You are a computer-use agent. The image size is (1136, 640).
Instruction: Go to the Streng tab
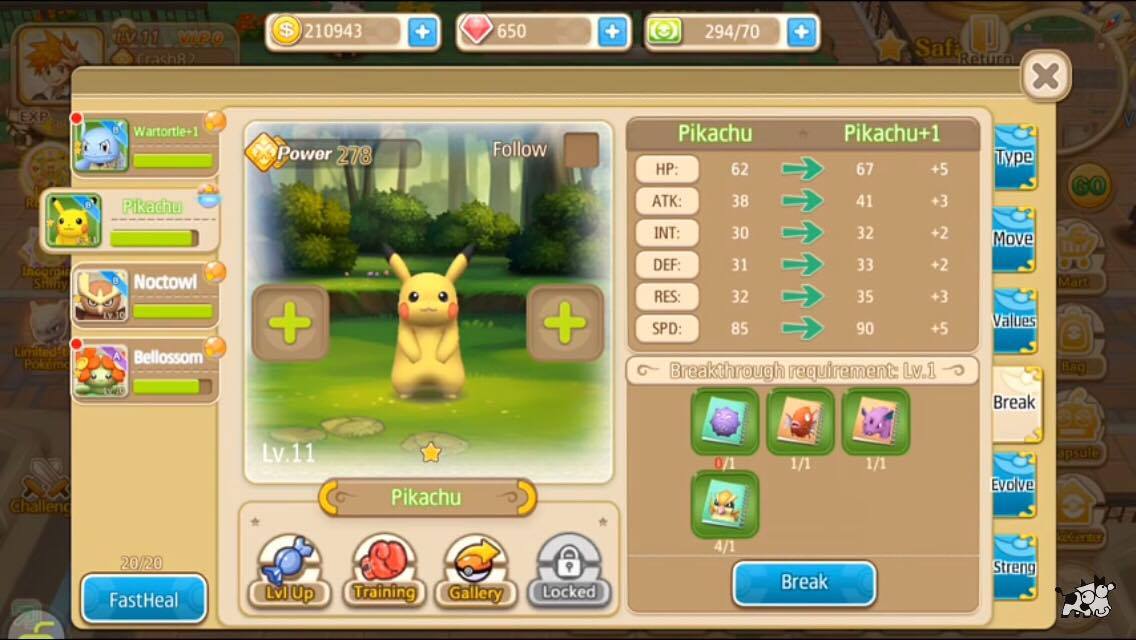coord(1014,567)
